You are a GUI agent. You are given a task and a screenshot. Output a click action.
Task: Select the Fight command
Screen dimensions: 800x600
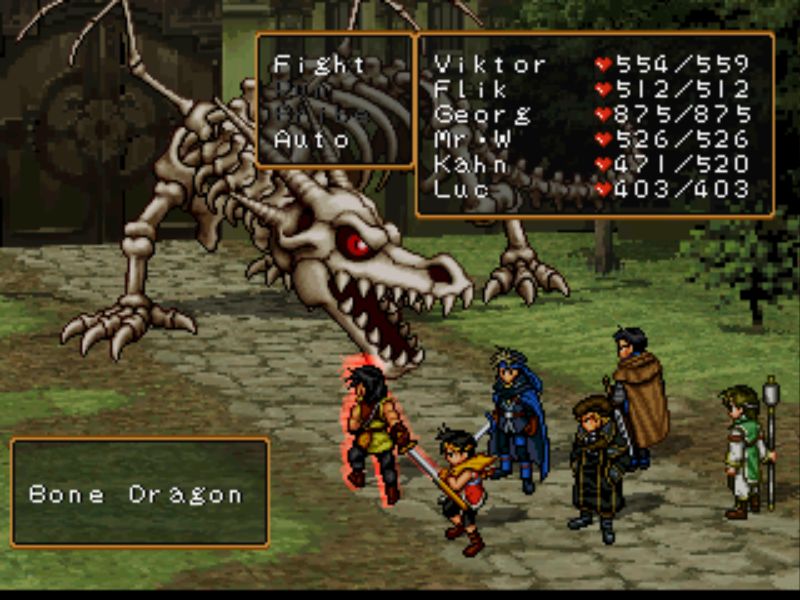pos(320,64)
